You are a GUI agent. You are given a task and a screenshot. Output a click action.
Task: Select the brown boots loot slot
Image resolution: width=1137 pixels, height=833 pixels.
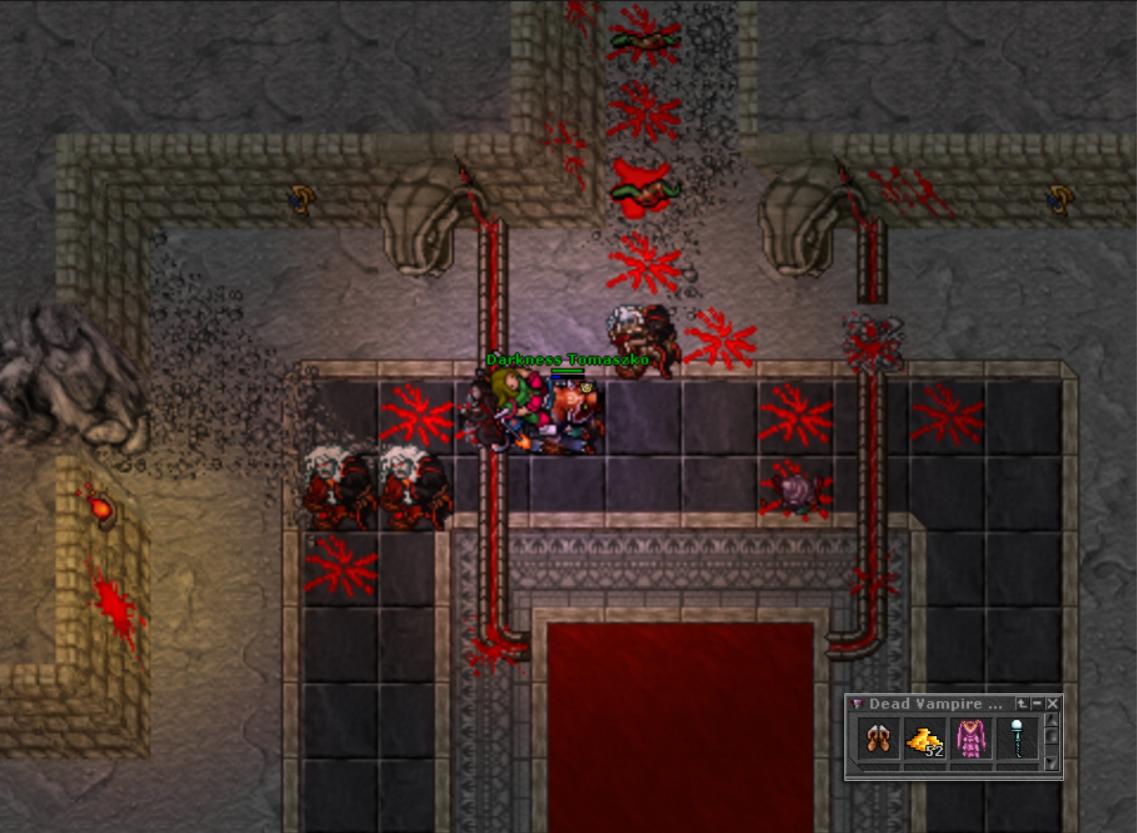(x=879, y=741)
